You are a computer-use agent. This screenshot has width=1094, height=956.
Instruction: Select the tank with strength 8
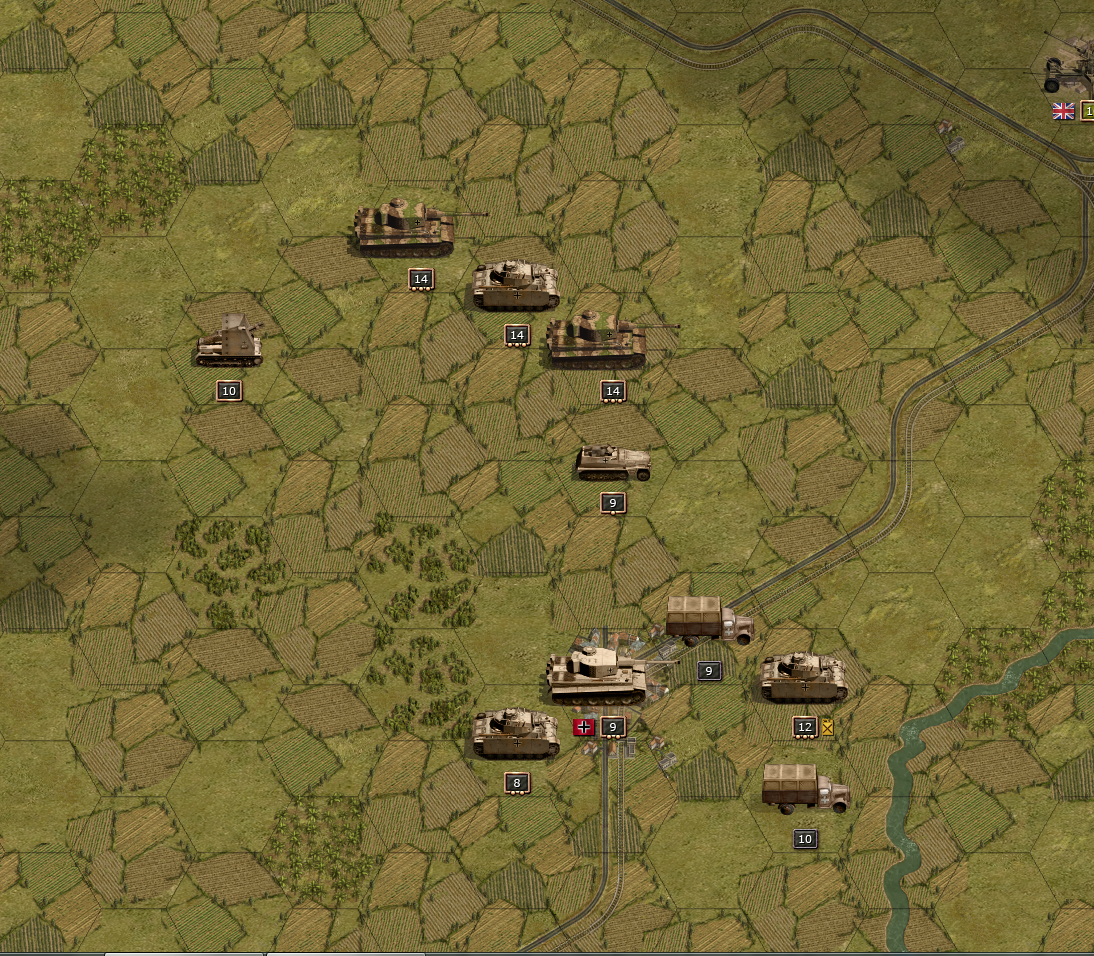[515, 733]
